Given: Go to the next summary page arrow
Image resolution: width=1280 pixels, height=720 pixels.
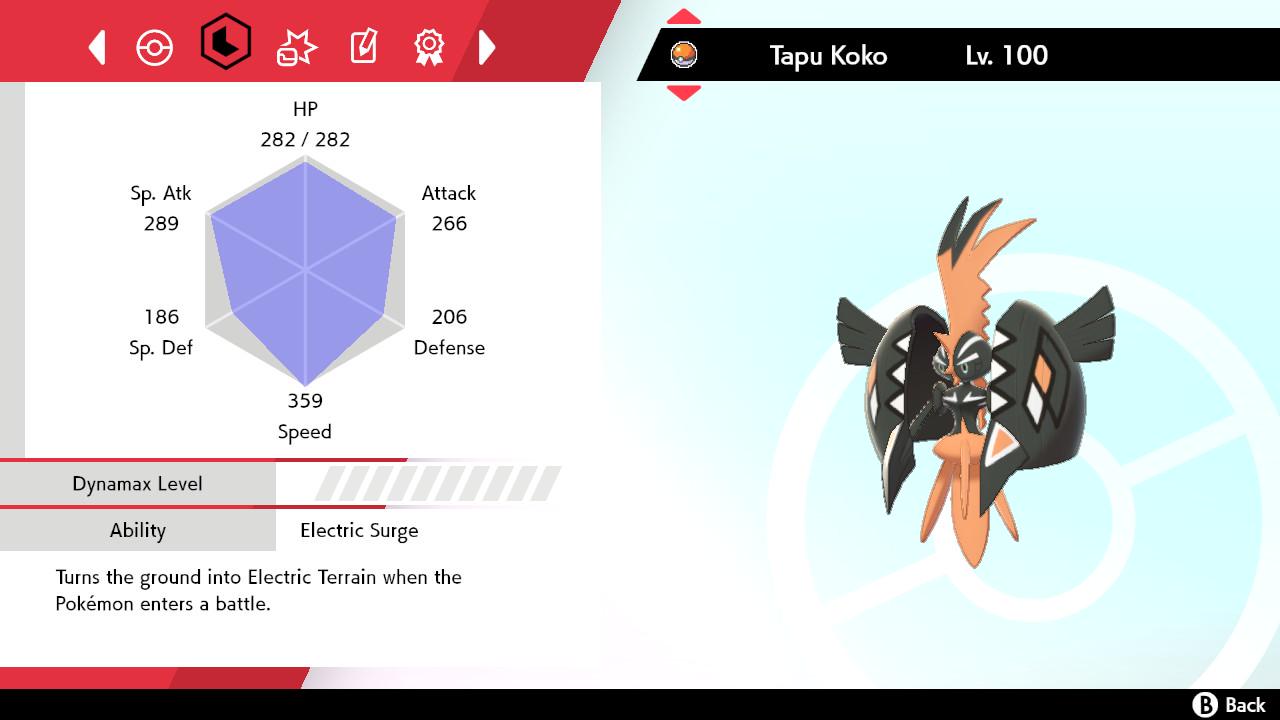Looking at the screenshot, I should pos(487,47).
